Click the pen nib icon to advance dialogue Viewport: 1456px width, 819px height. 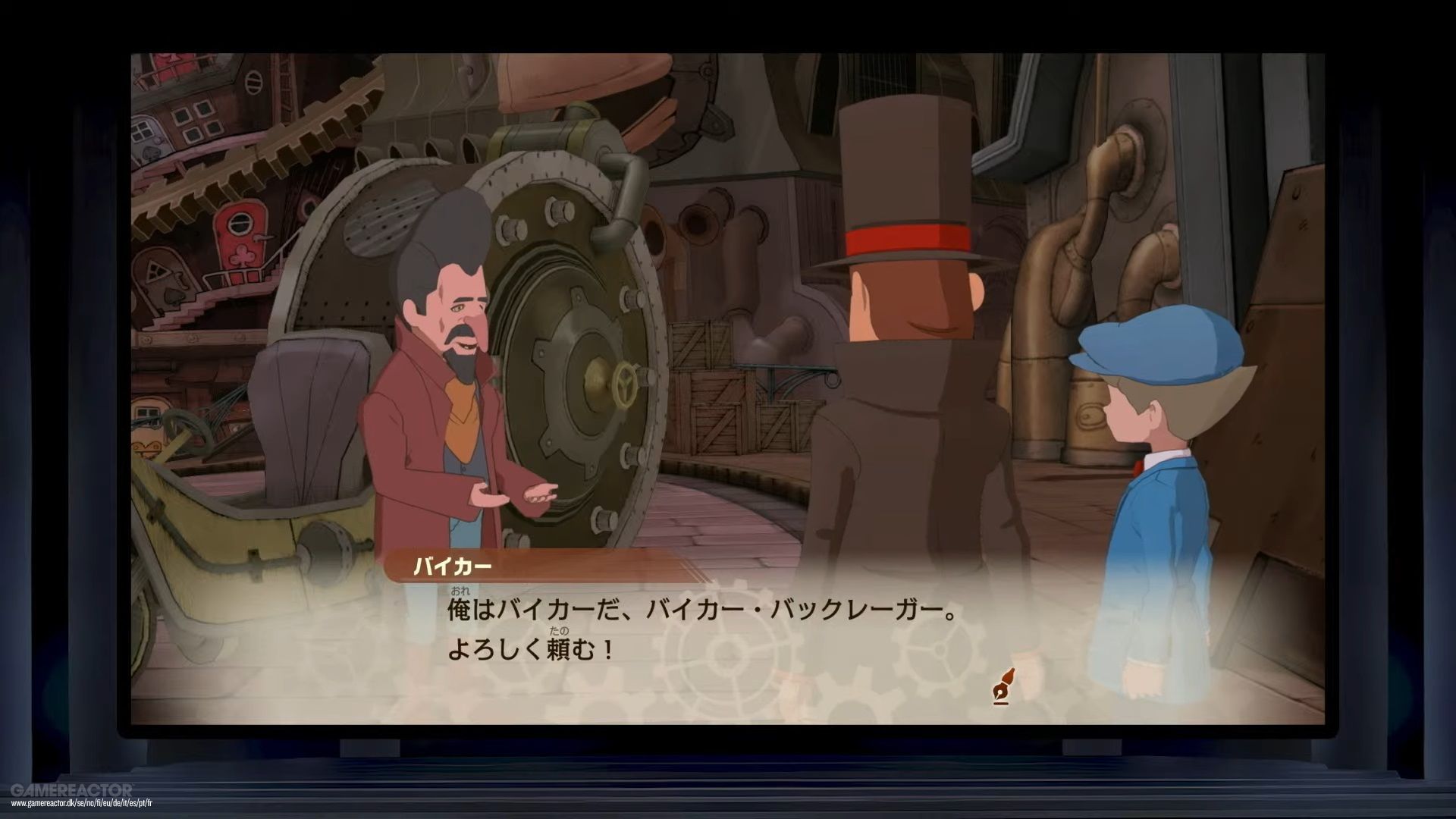point(1003,683)
